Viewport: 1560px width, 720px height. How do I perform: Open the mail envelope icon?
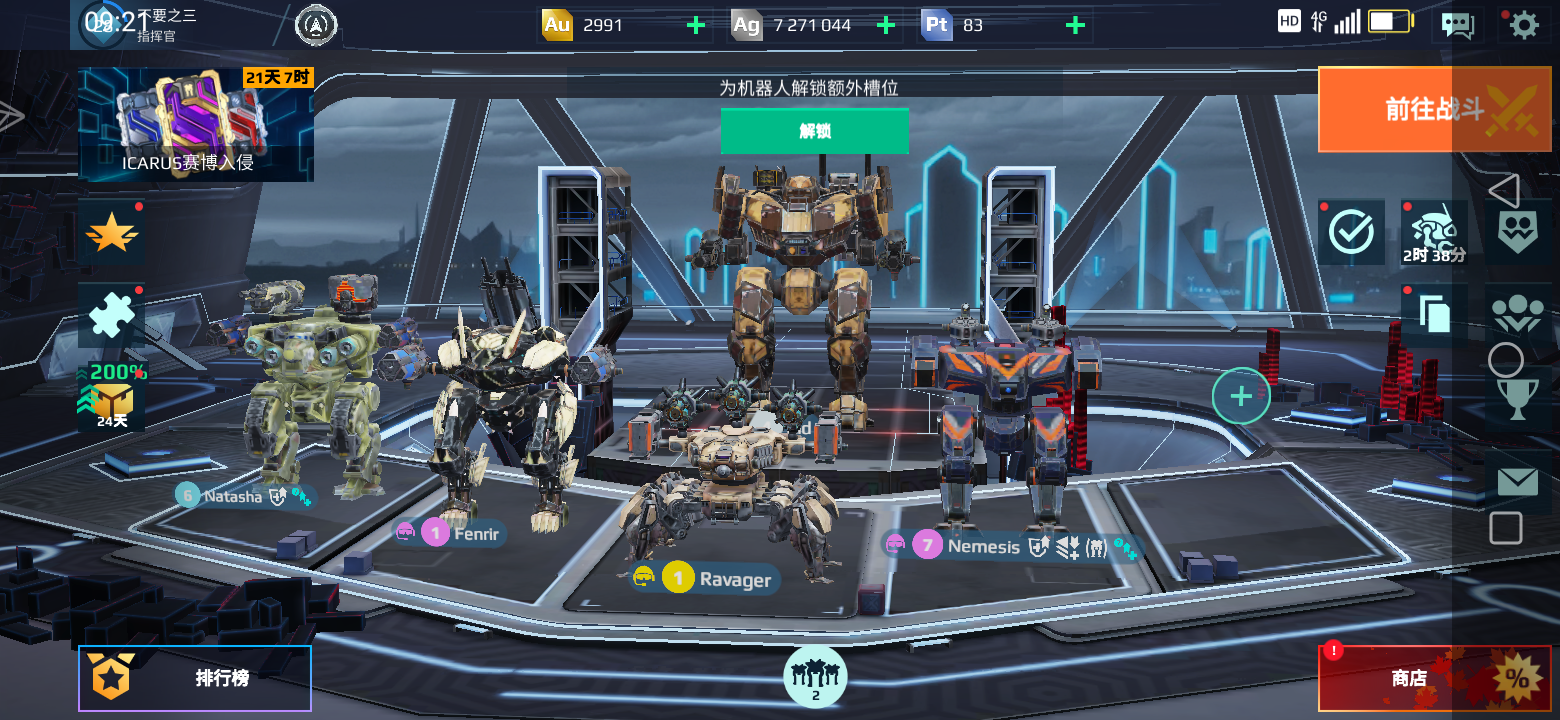(1517, 482)
